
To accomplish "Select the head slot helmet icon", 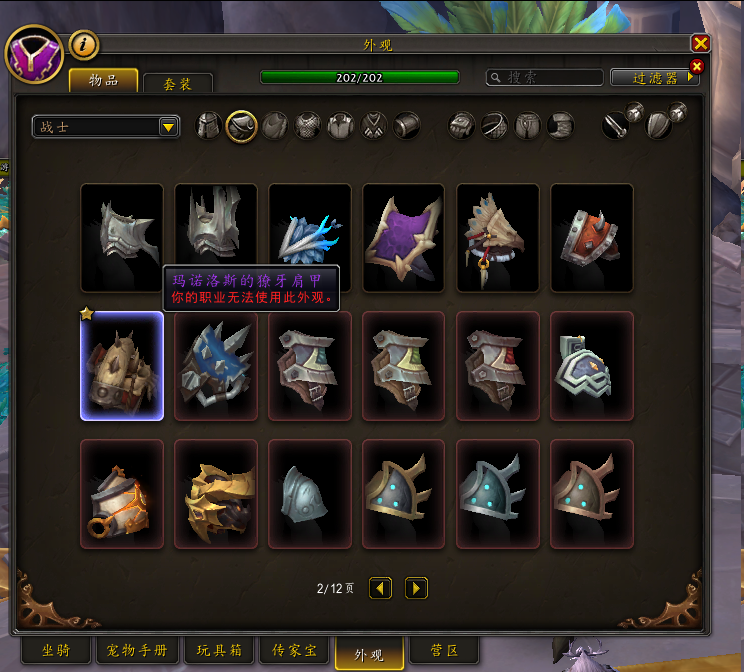I will coord(209,126).
